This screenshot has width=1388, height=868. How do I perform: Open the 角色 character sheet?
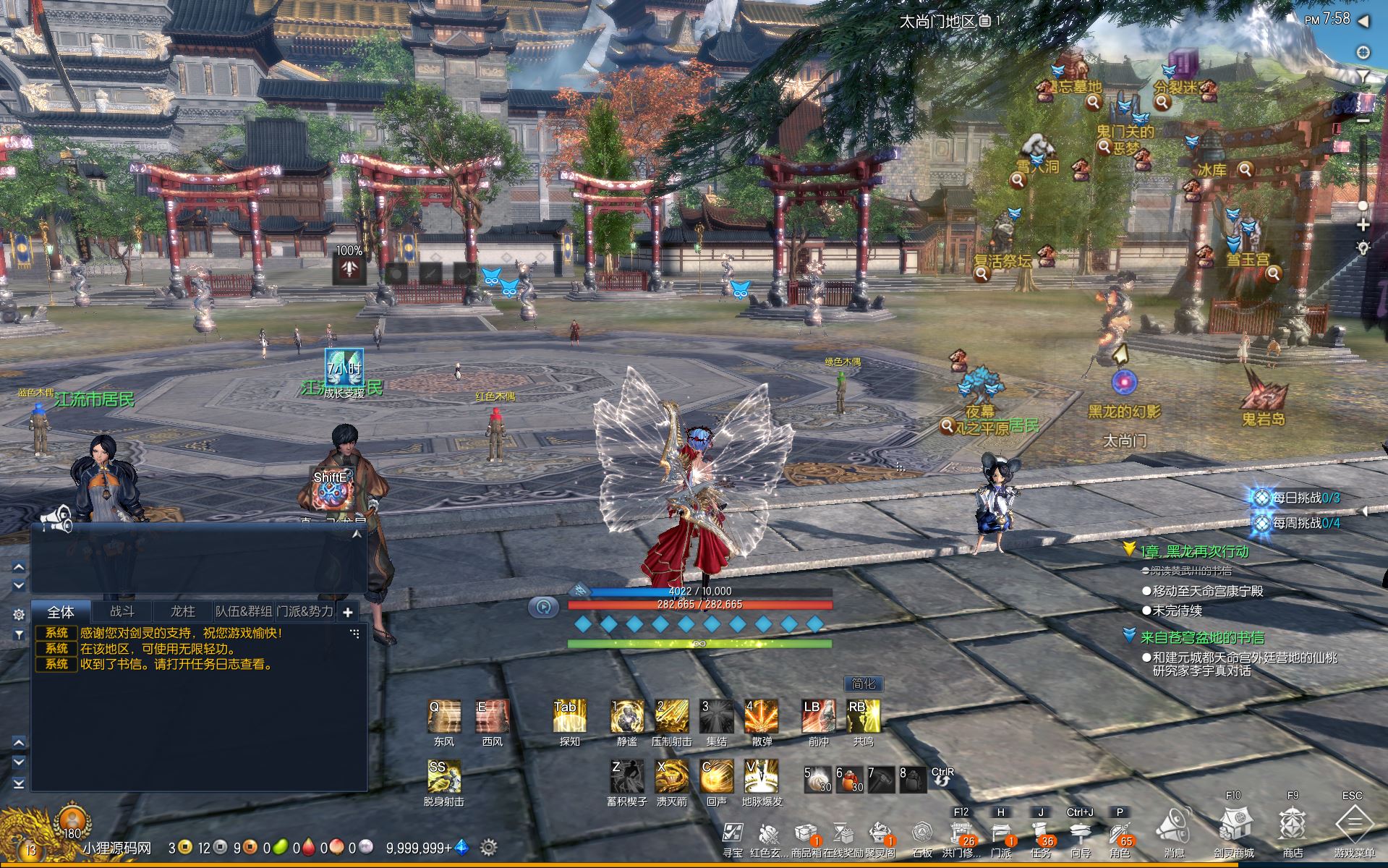pos(1120,833)
